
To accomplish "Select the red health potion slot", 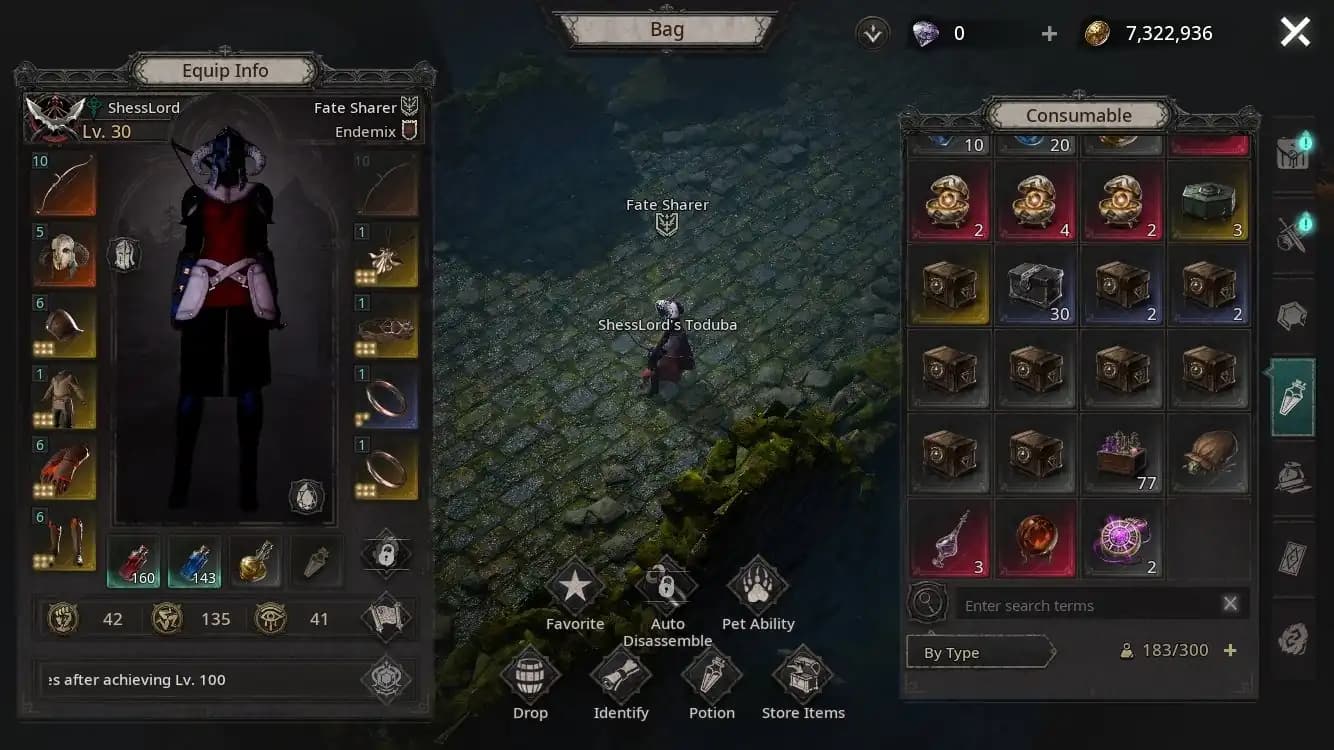I will (133, 561).
